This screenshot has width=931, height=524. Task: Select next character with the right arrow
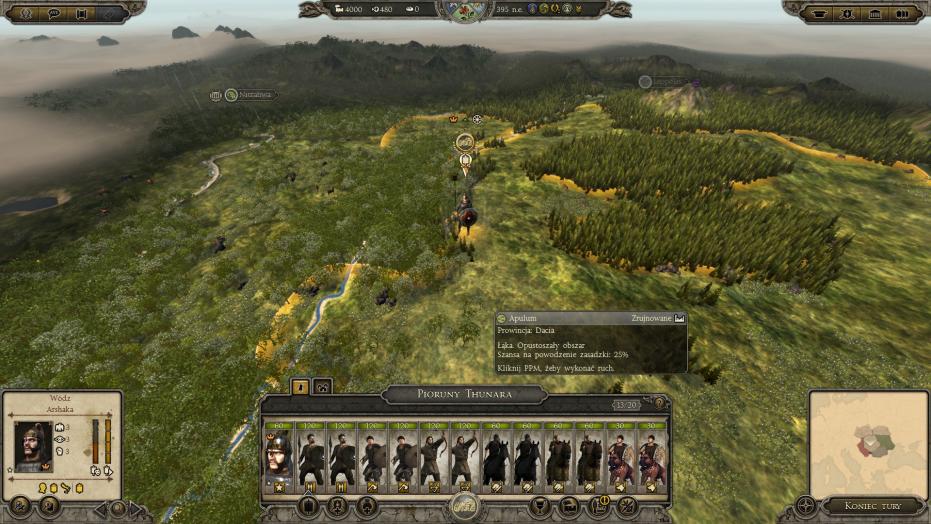tap(138, 509)
